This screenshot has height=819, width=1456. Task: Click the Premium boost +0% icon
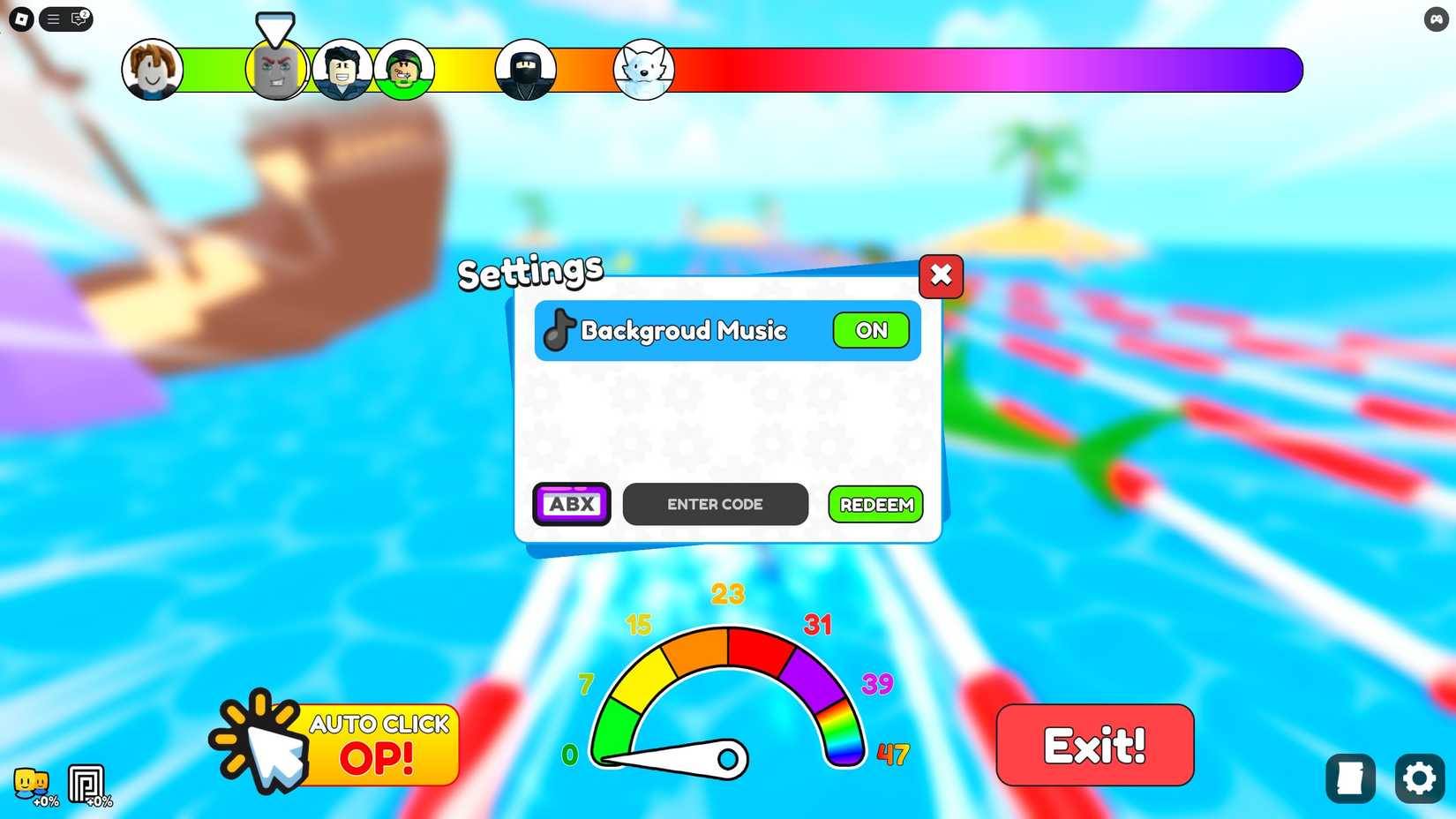pyautogui.click(x=88, y=784)
